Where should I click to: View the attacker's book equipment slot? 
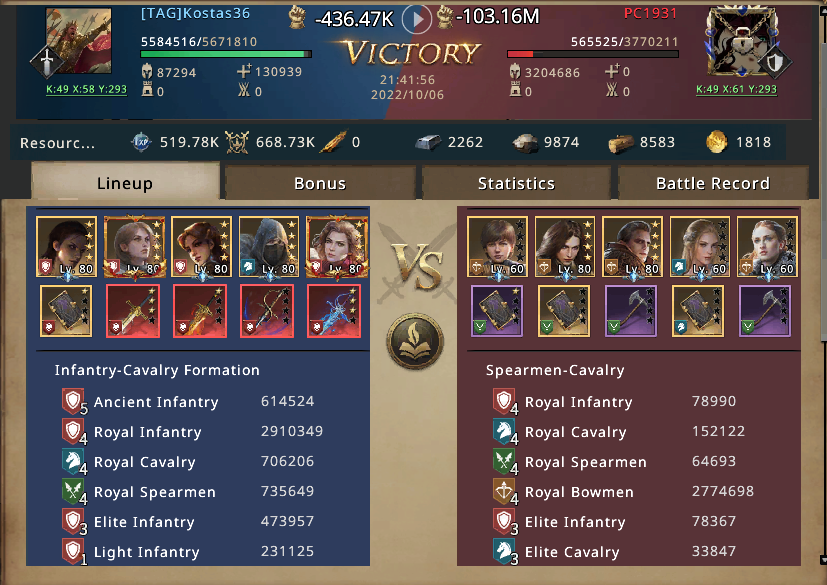[x=66, y=311]
